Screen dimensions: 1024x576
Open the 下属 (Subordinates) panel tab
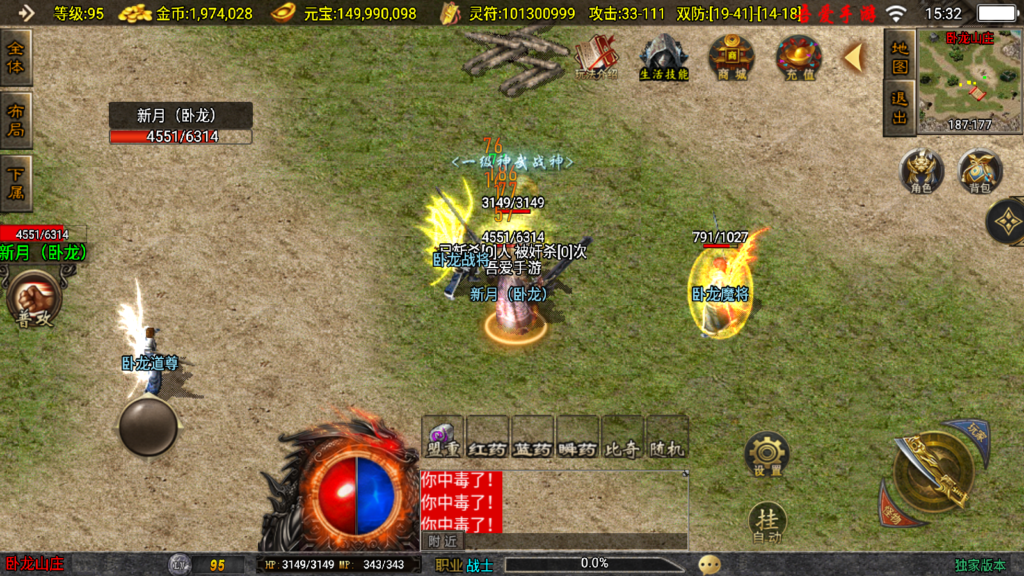[17, 182]
